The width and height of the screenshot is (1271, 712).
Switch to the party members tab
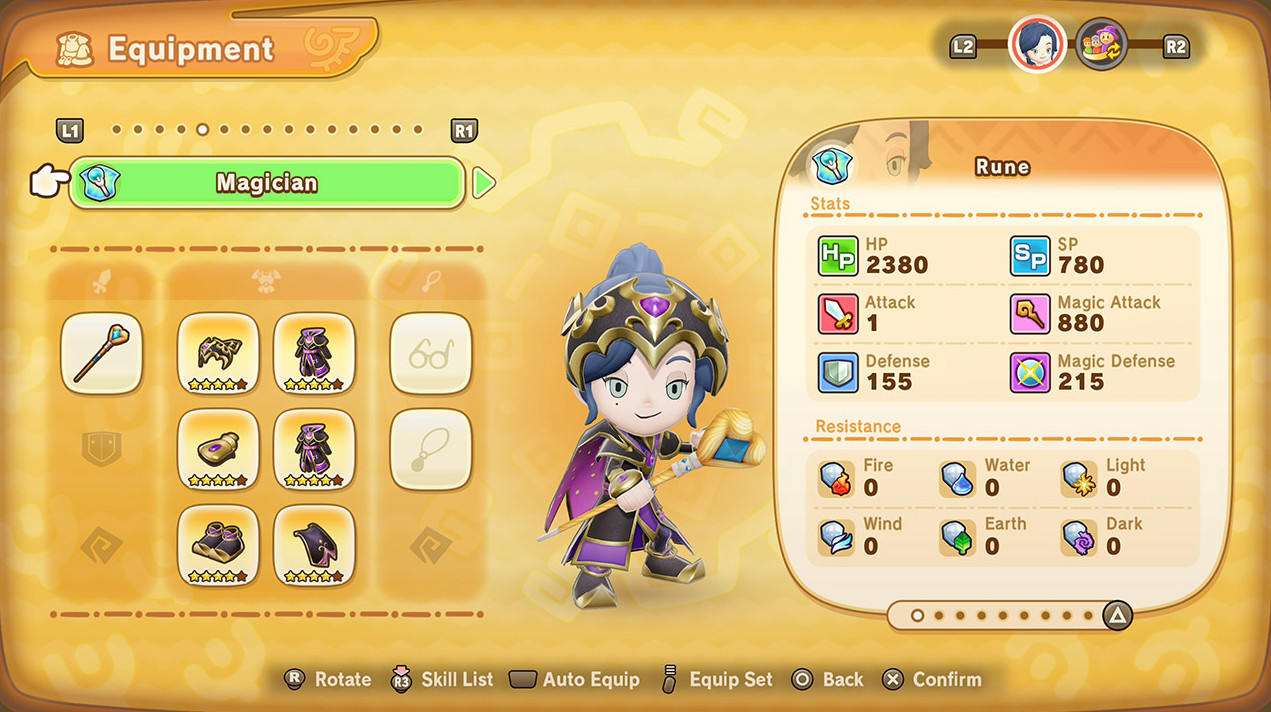(1101, 45)
